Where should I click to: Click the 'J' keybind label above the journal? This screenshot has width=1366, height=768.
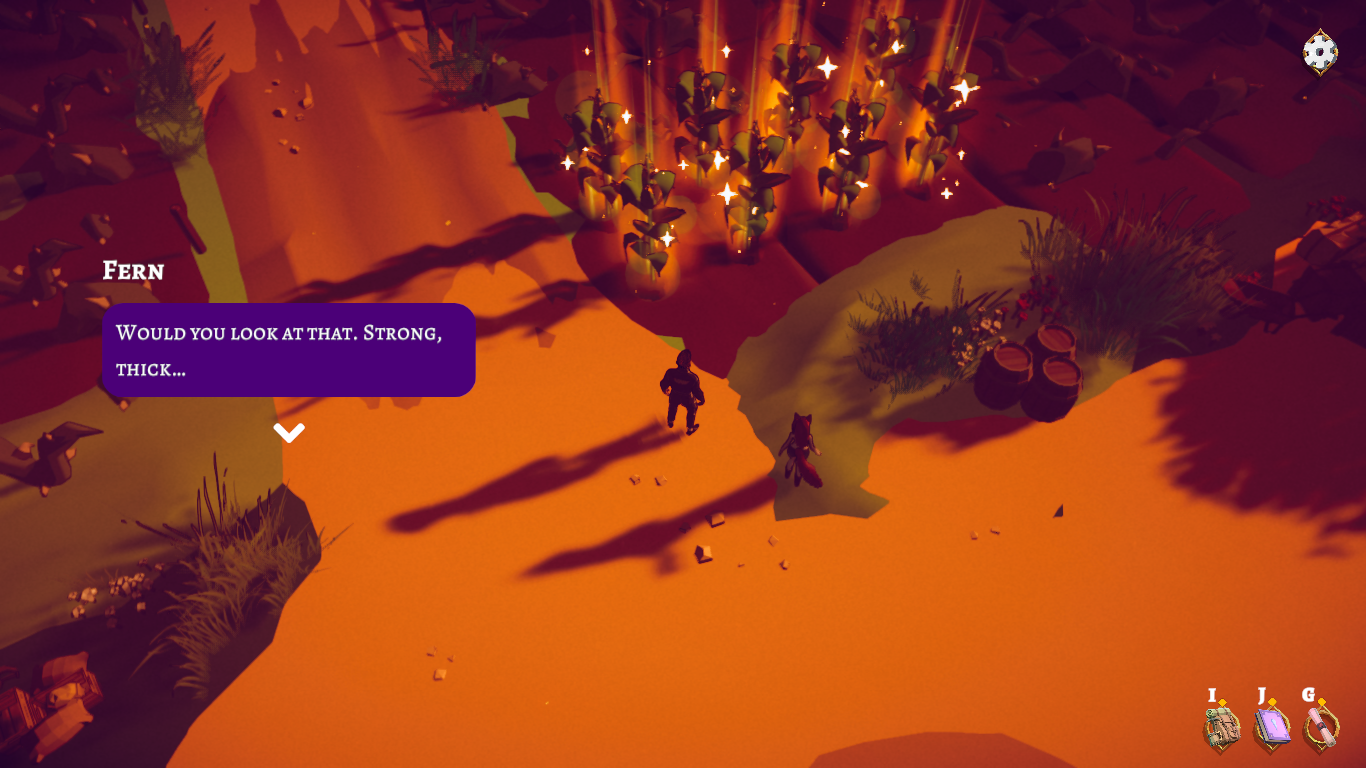(1262, 693)
